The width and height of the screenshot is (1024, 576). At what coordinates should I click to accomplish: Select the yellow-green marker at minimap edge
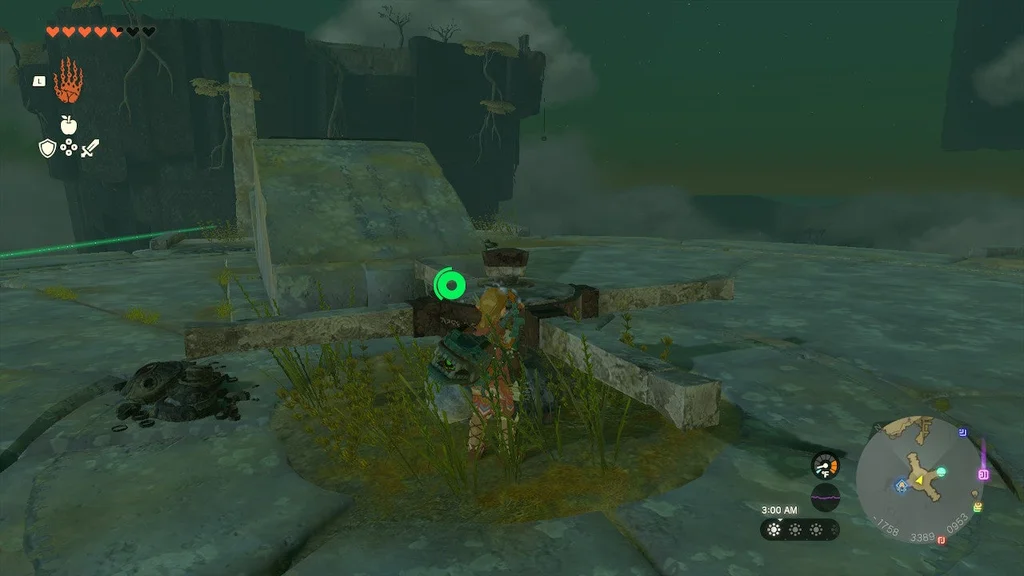click(976, 508)
